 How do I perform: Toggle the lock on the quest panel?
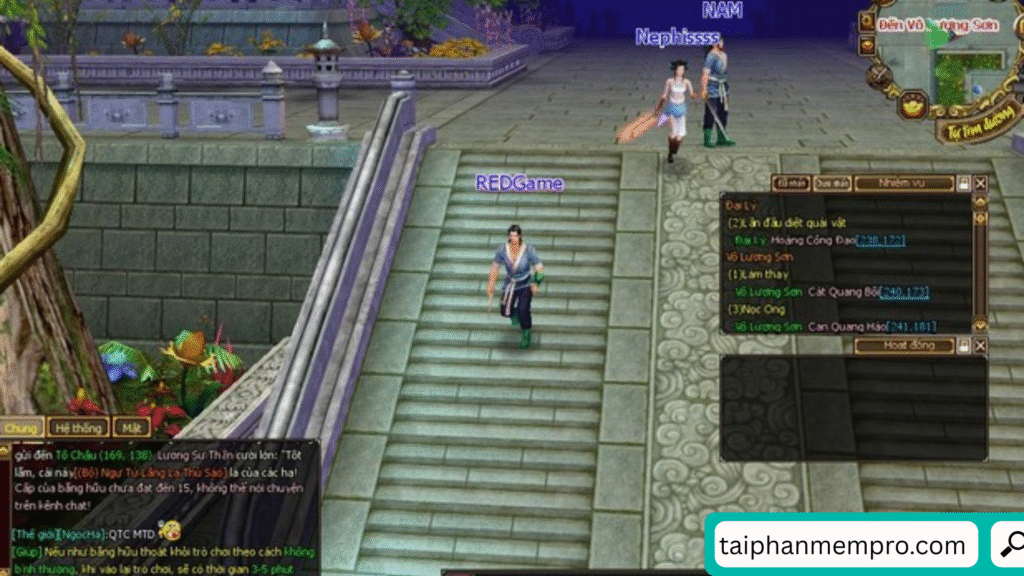(x=963, y=184)
